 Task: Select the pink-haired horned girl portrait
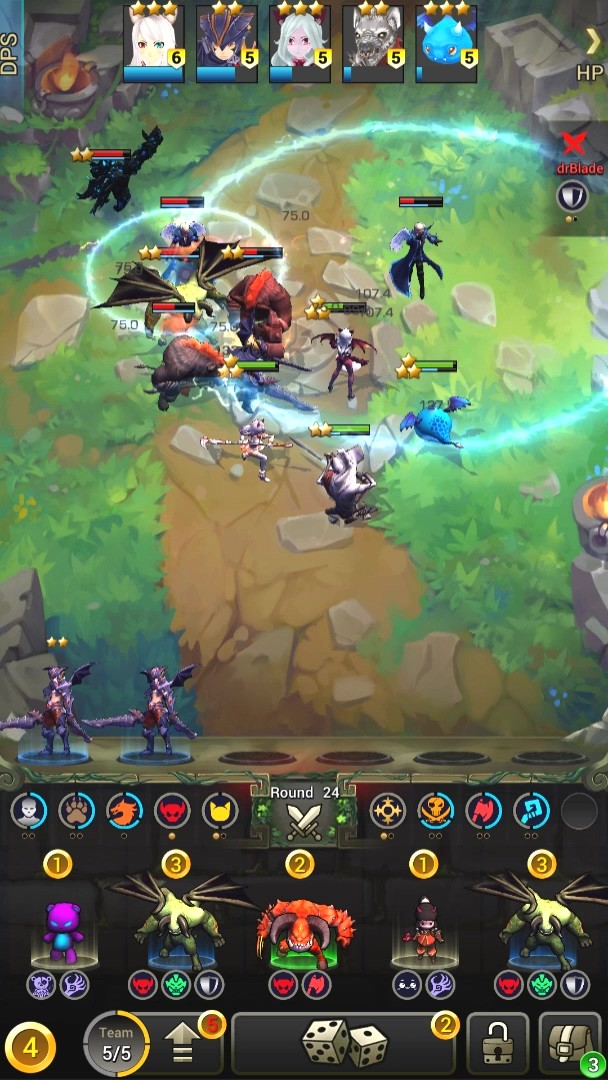click(x=300, y=43)
